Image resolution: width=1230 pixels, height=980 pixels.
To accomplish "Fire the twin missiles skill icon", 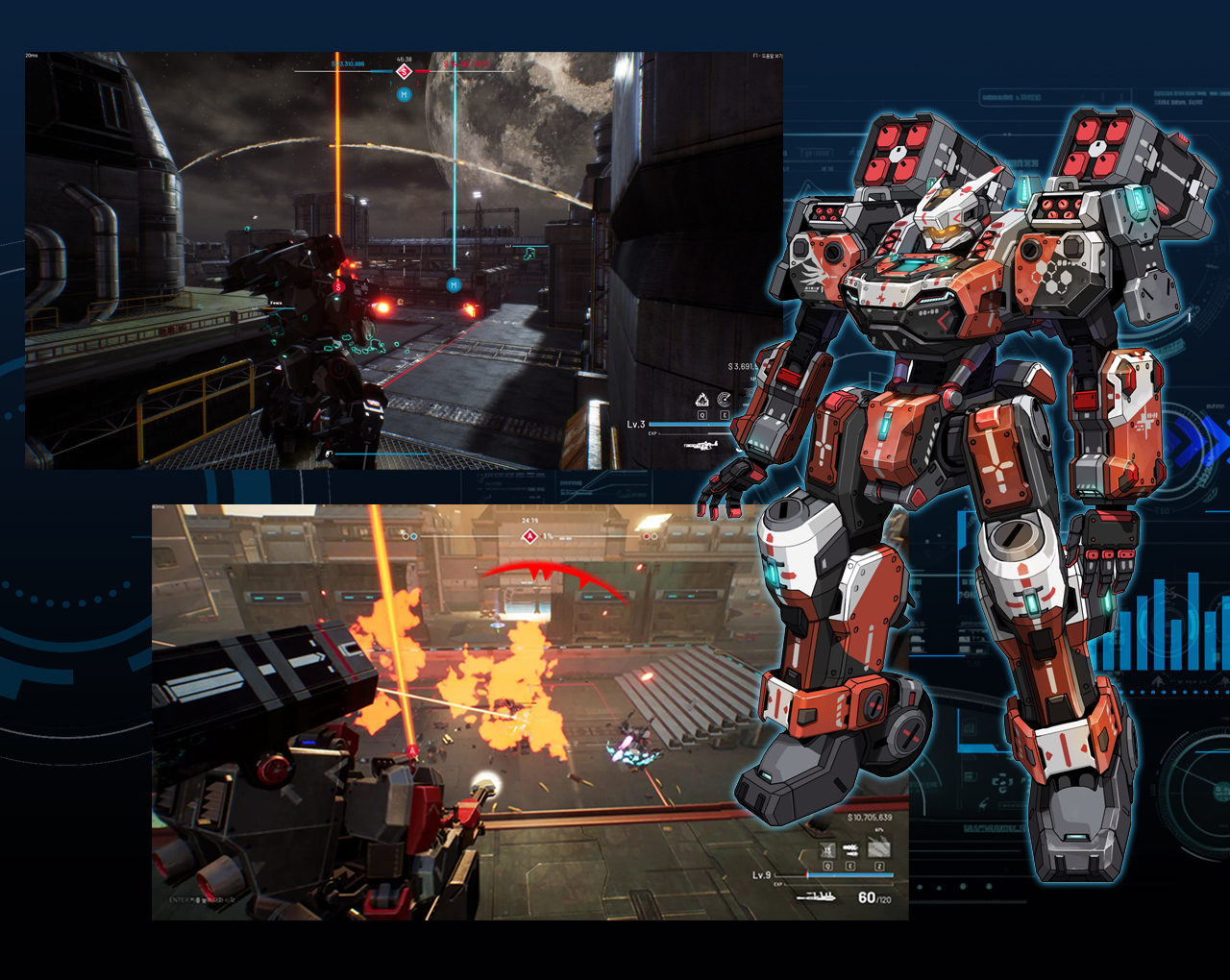I will [x=850, y=849].
